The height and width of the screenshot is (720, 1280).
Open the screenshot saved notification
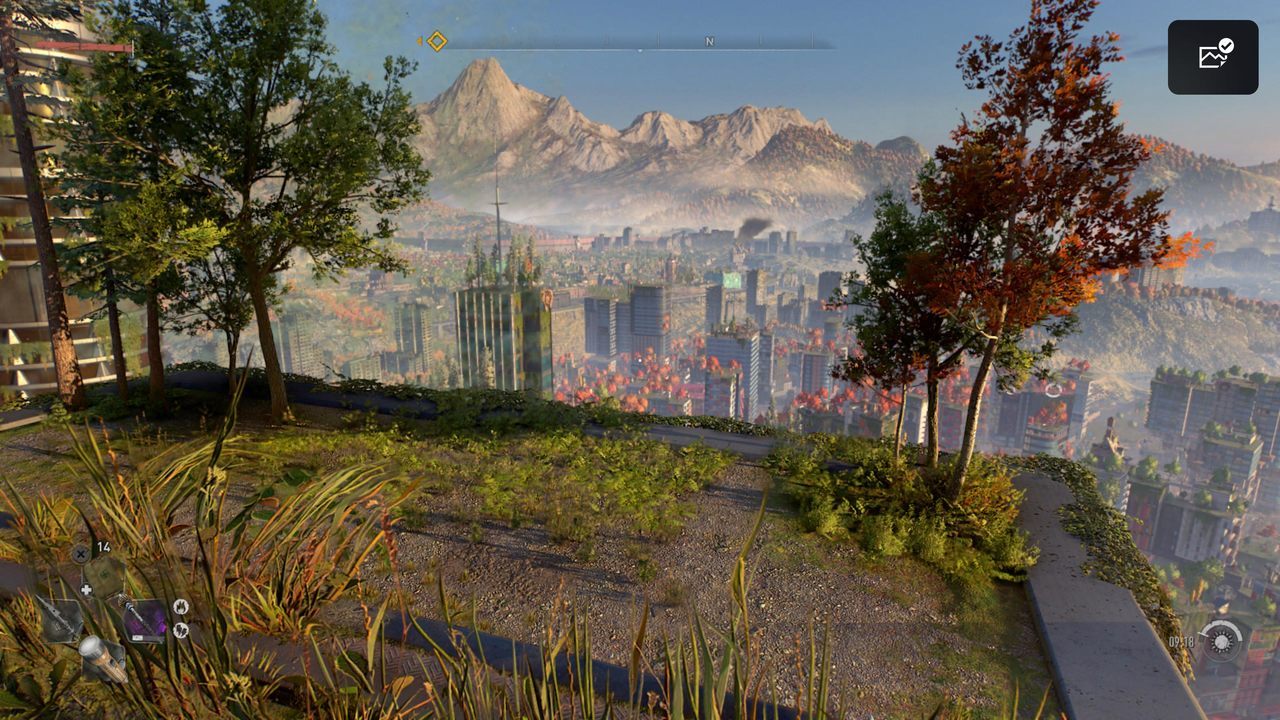[x=1213, y=57]
